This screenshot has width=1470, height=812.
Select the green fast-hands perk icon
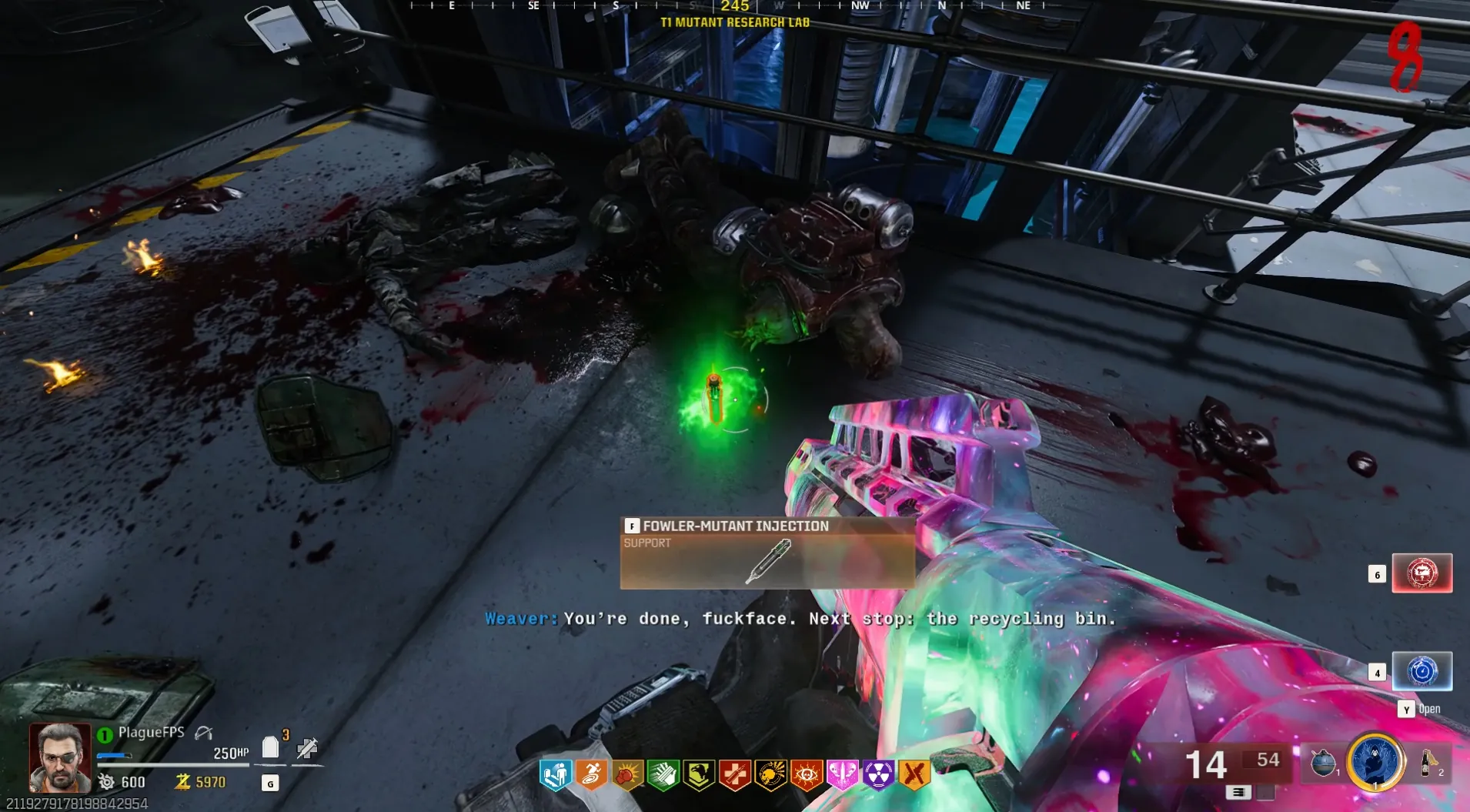pyautogui.click(x=663, y=774)
